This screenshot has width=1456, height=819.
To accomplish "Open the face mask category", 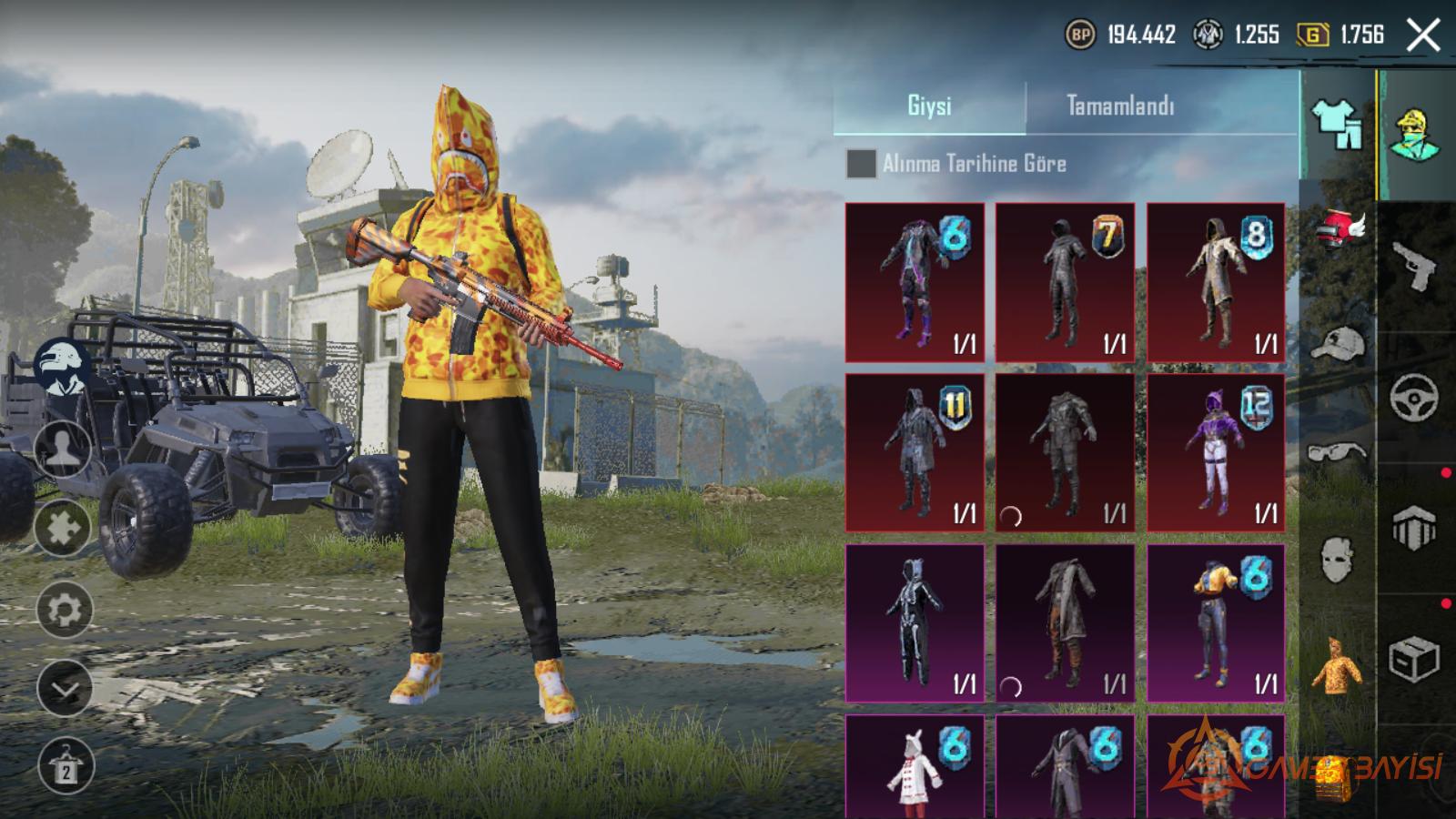I will (x=1338, y=558).
